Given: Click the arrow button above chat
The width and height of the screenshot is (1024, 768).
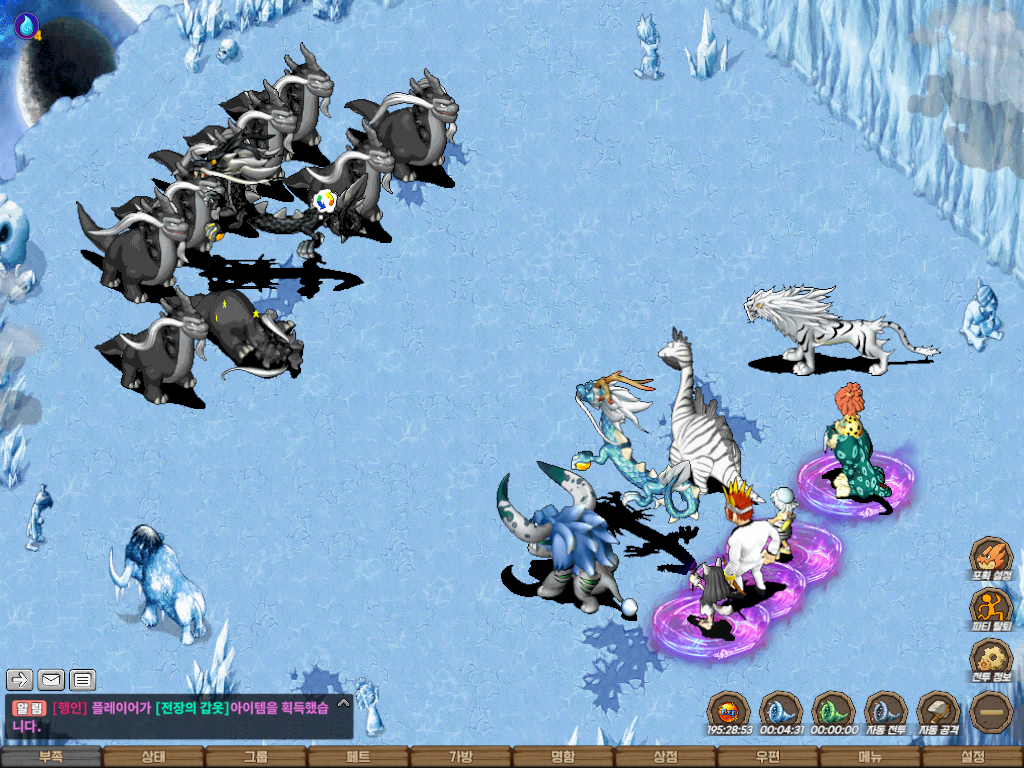Looking at the screenshot, I should [x=20, y=681].
